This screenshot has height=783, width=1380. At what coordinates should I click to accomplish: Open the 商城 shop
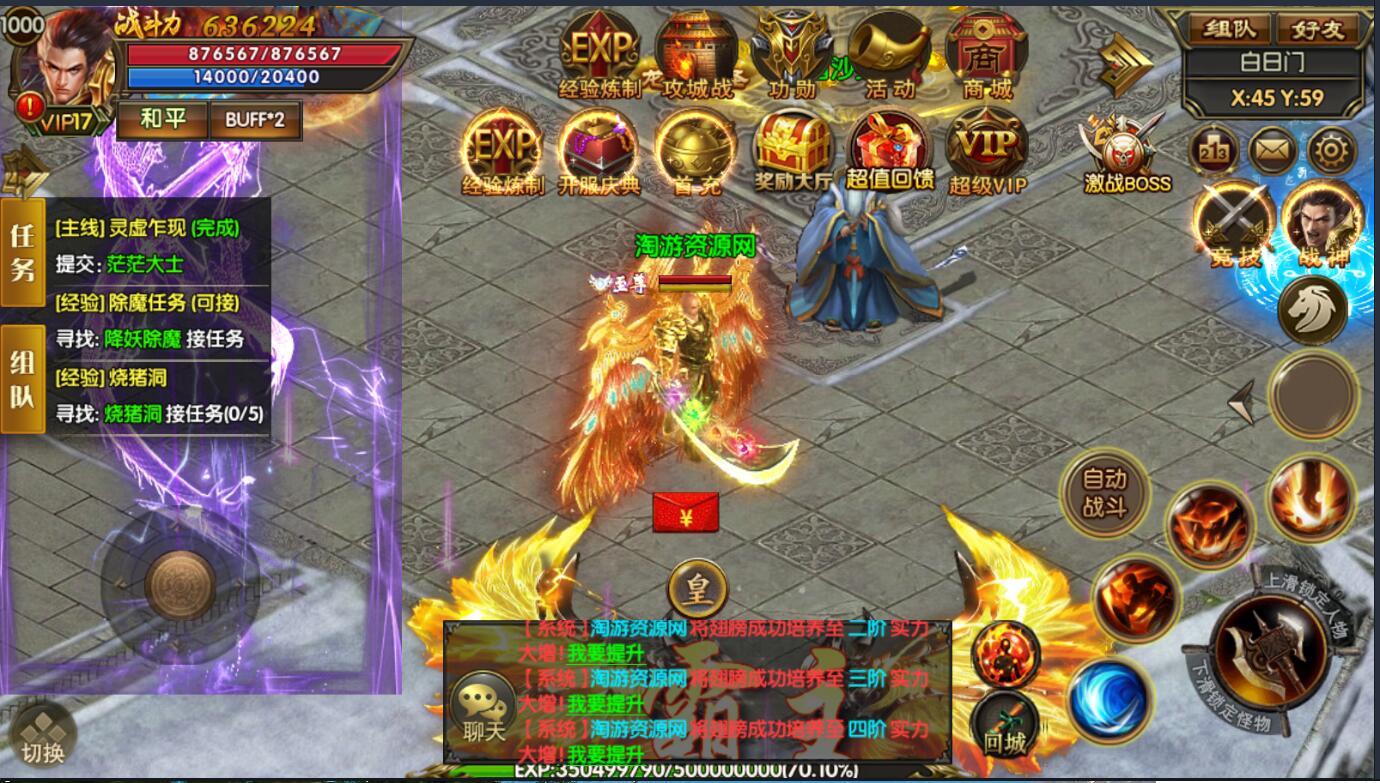pos(986,54)
